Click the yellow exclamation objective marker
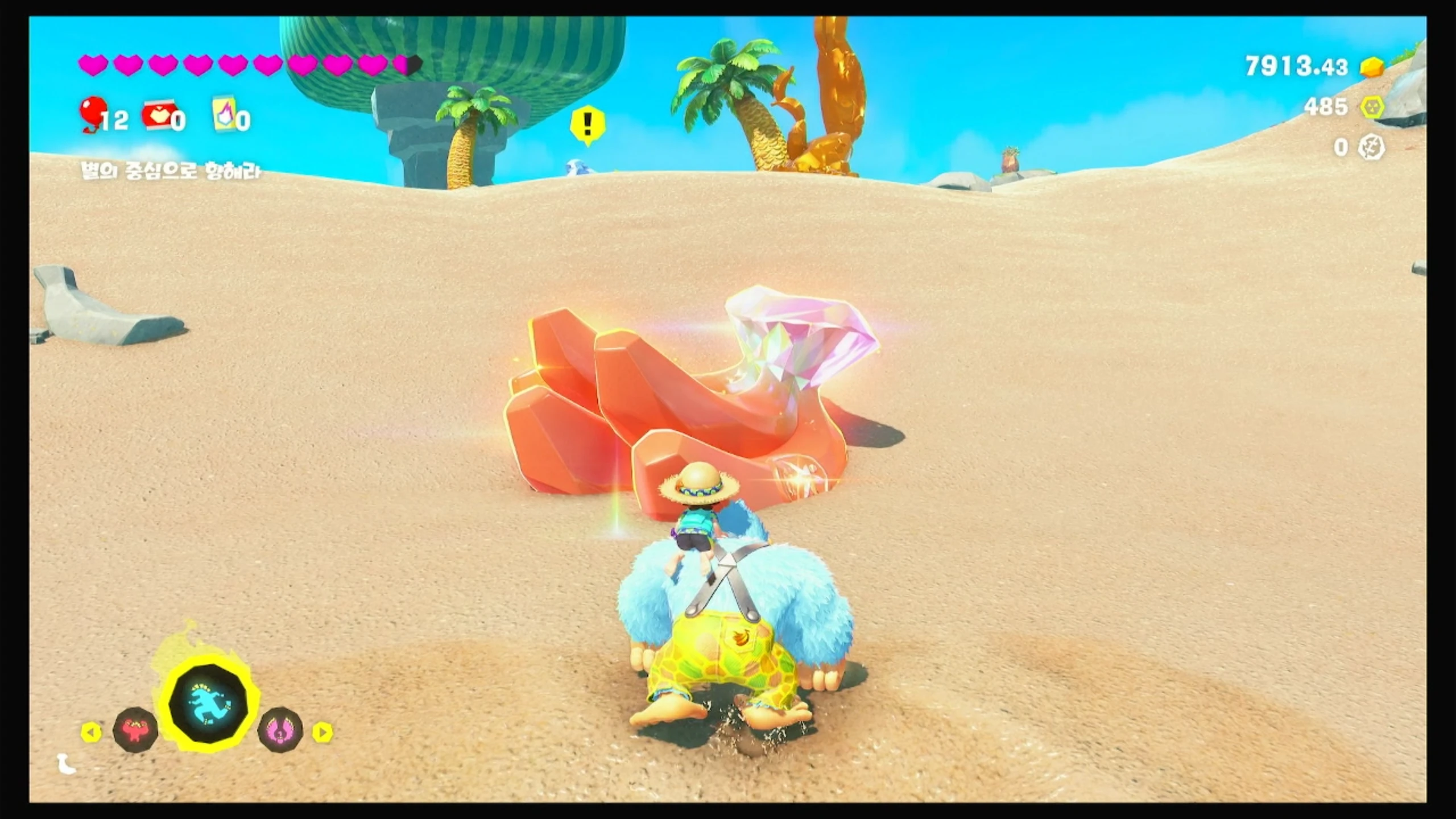The width and height of the screenshot is (1456, 819). (587, 123)
